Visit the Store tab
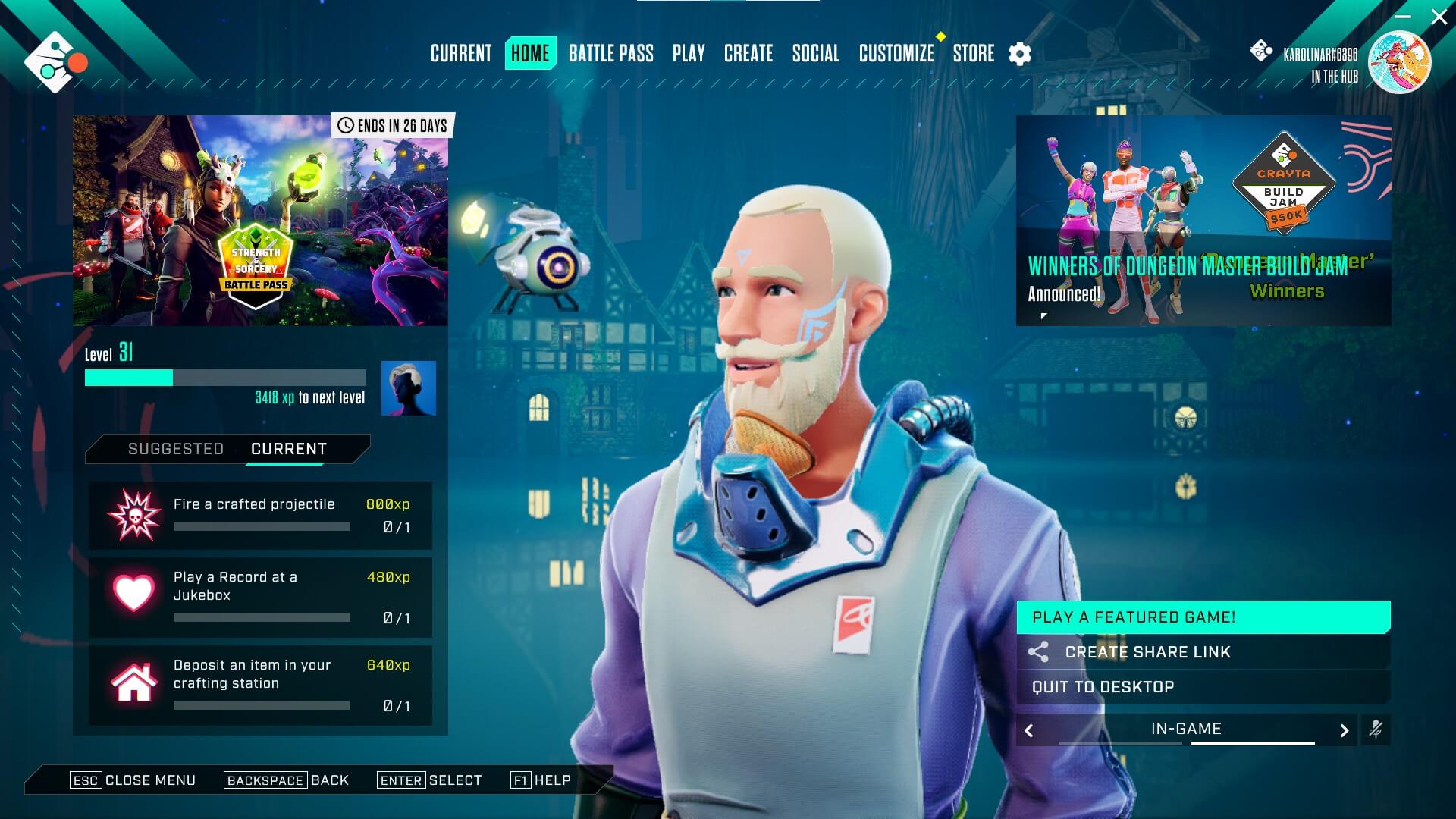The height and width of the screenshot is (819, 1456). click(x=974, y=54)
